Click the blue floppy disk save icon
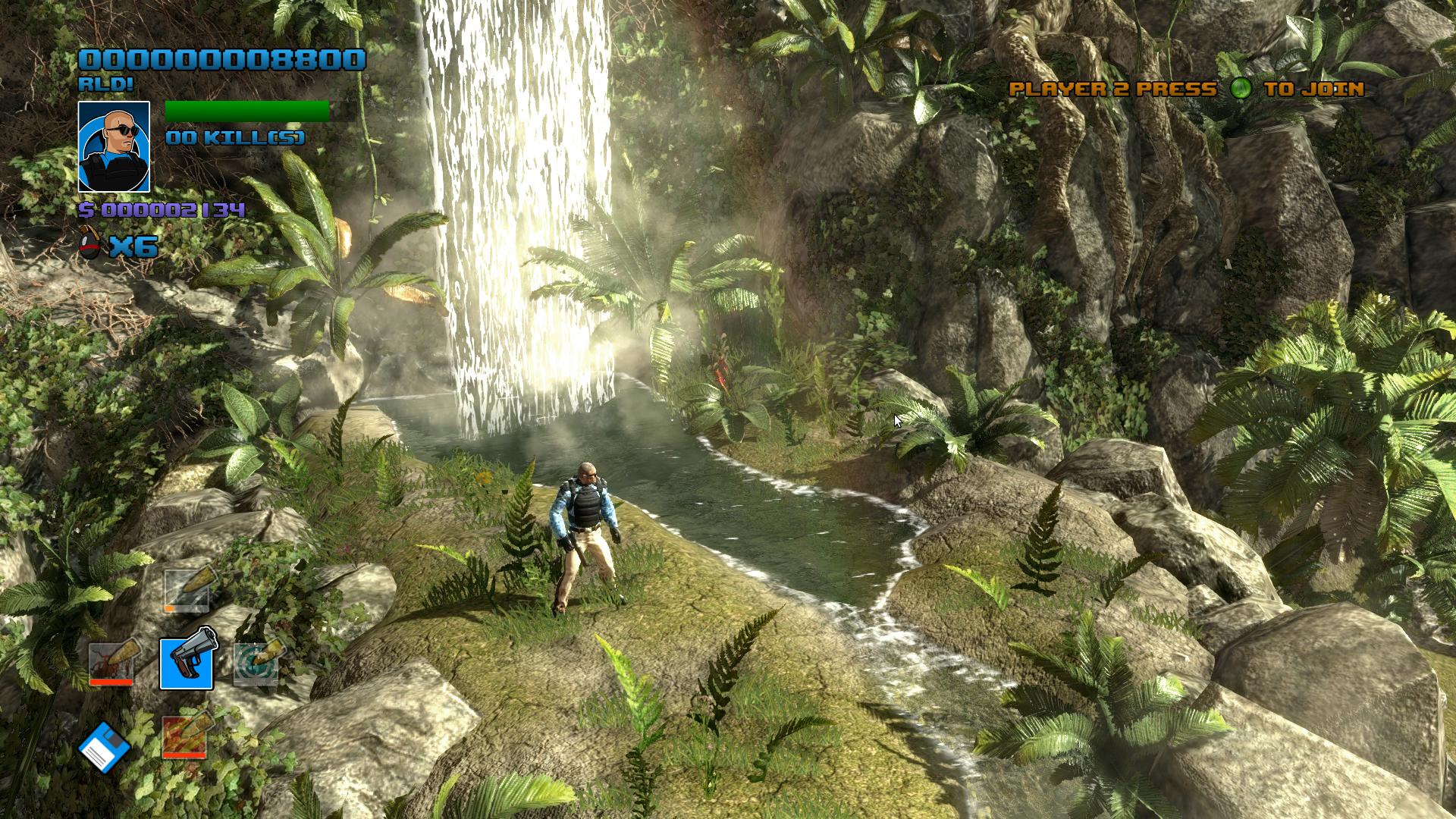Screen dimensions: 1456x819 click(105, 747)
